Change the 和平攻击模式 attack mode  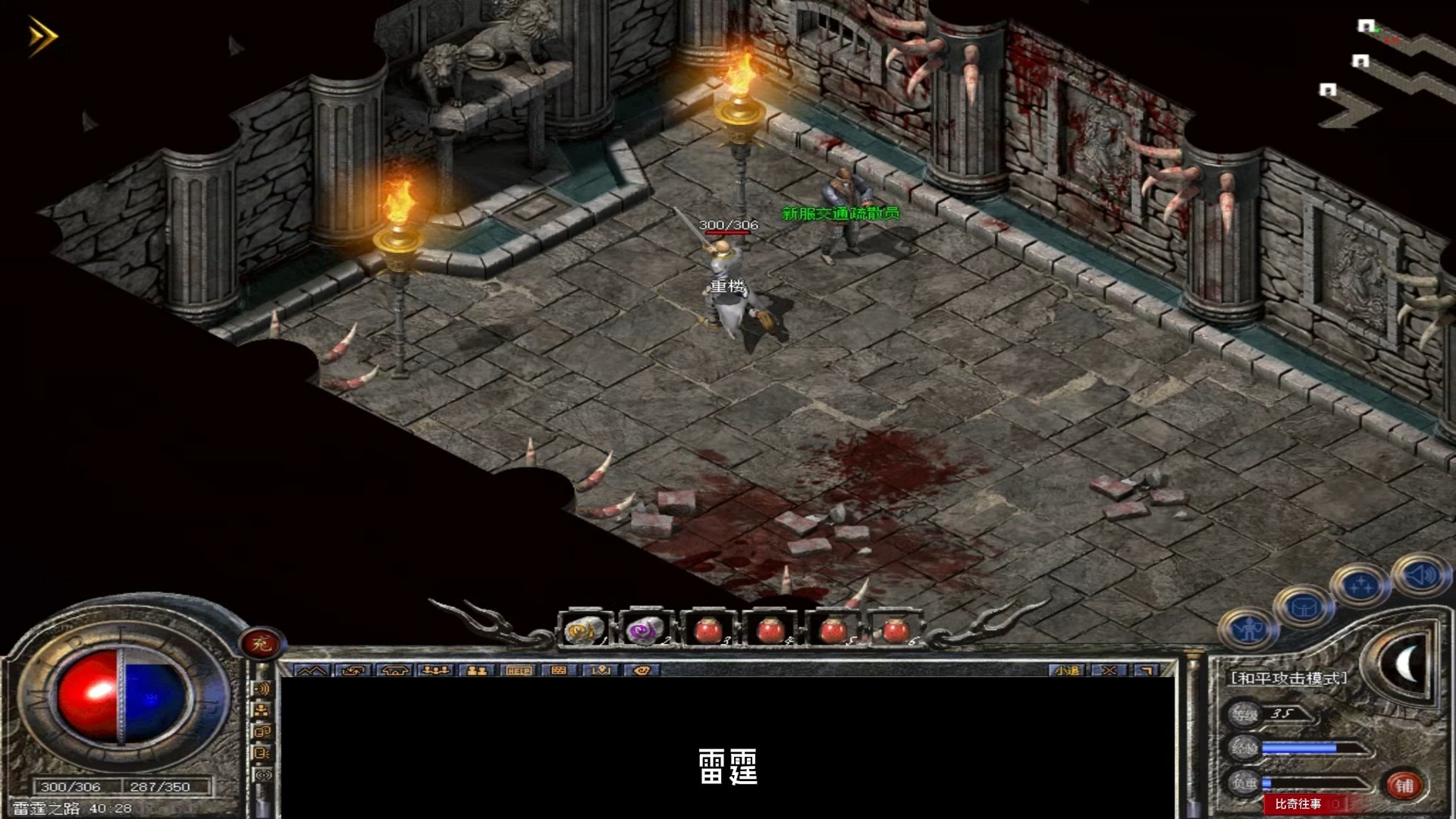[x=1288, y=678]
